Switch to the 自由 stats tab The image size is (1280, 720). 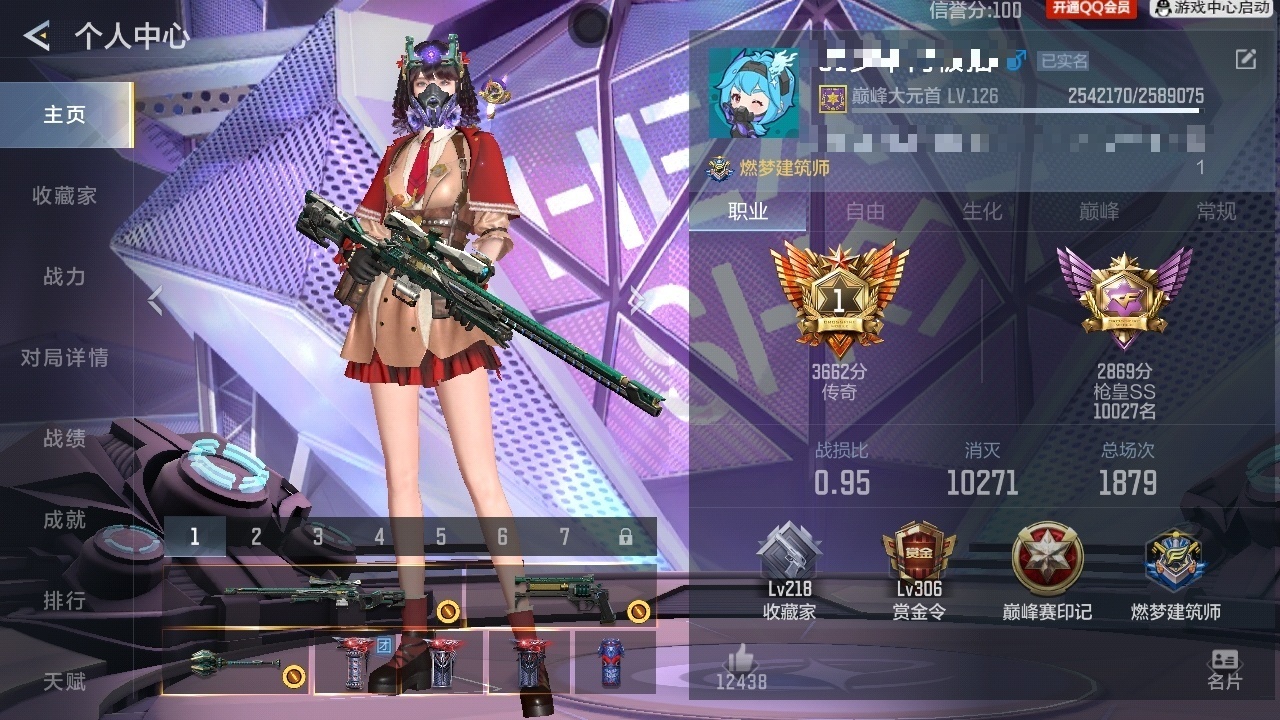coord(865,211)
